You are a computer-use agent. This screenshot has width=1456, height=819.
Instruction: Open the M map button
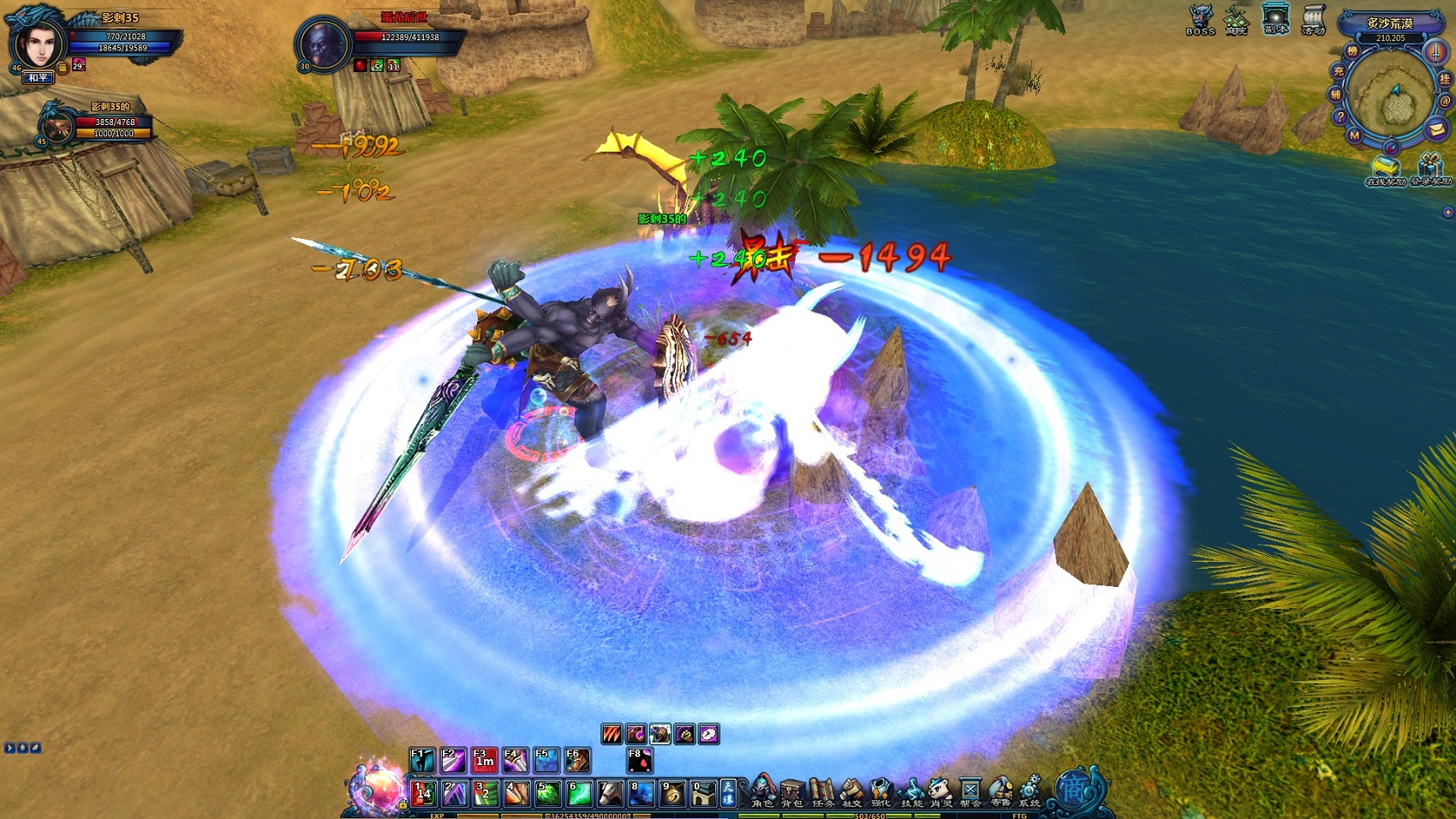tap(1354, 135)
